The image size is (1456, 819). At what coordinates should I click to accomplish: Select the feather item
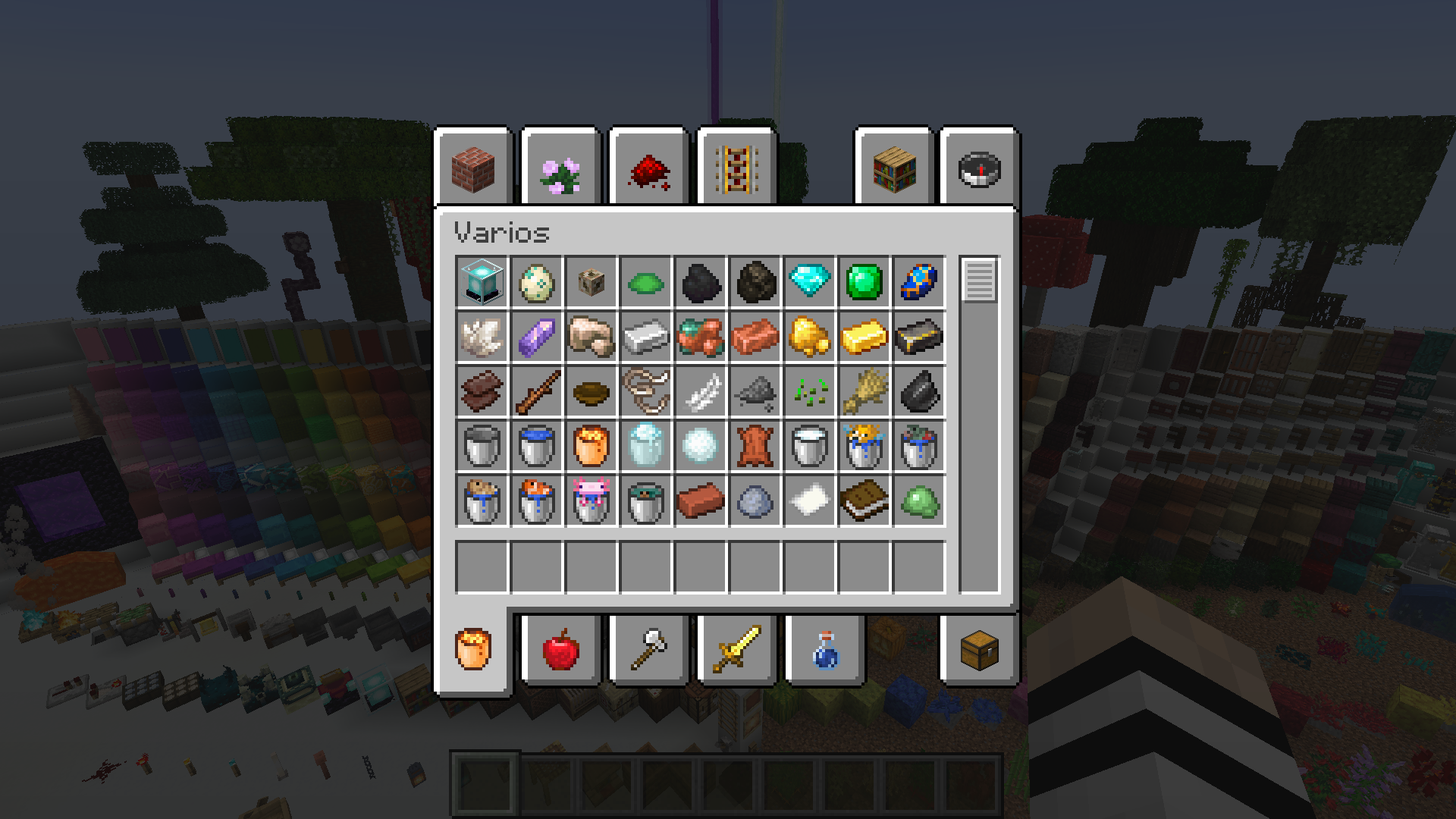click(x=700, y=392)
